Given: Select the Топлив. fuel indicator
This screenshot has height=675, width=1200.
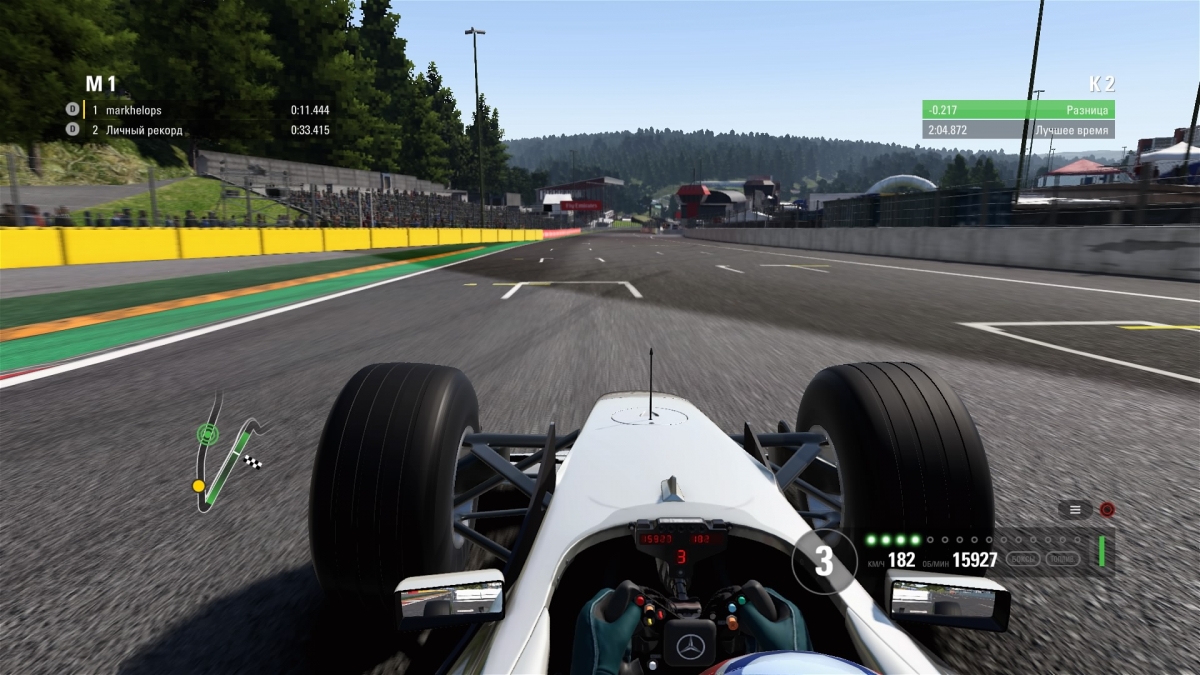Looking at the screenshot, I should [x=1063, y=559].
